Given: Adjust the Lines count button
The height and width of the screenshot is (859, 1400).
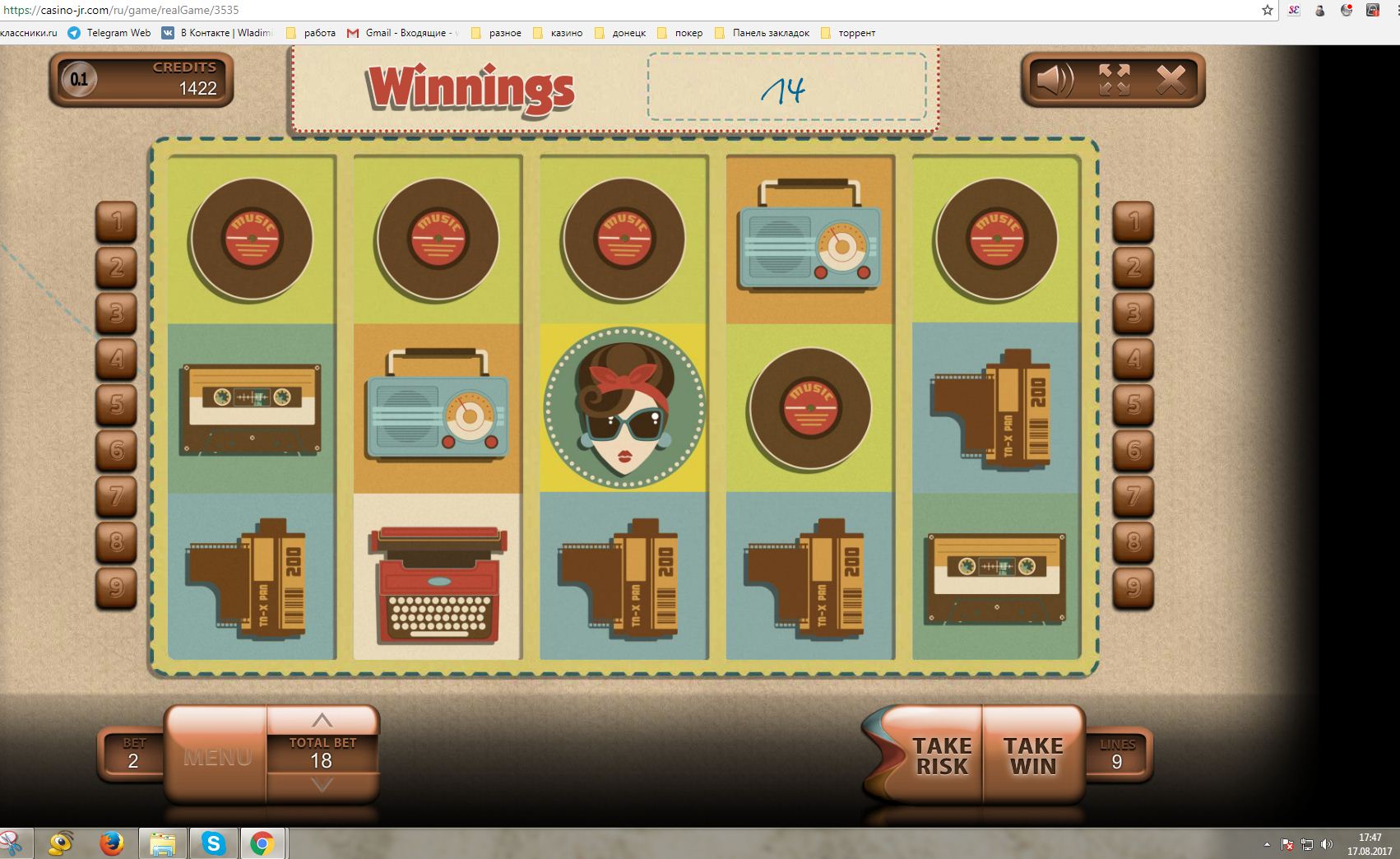Looking at the screenshot, I should (x=1117, y=755).
